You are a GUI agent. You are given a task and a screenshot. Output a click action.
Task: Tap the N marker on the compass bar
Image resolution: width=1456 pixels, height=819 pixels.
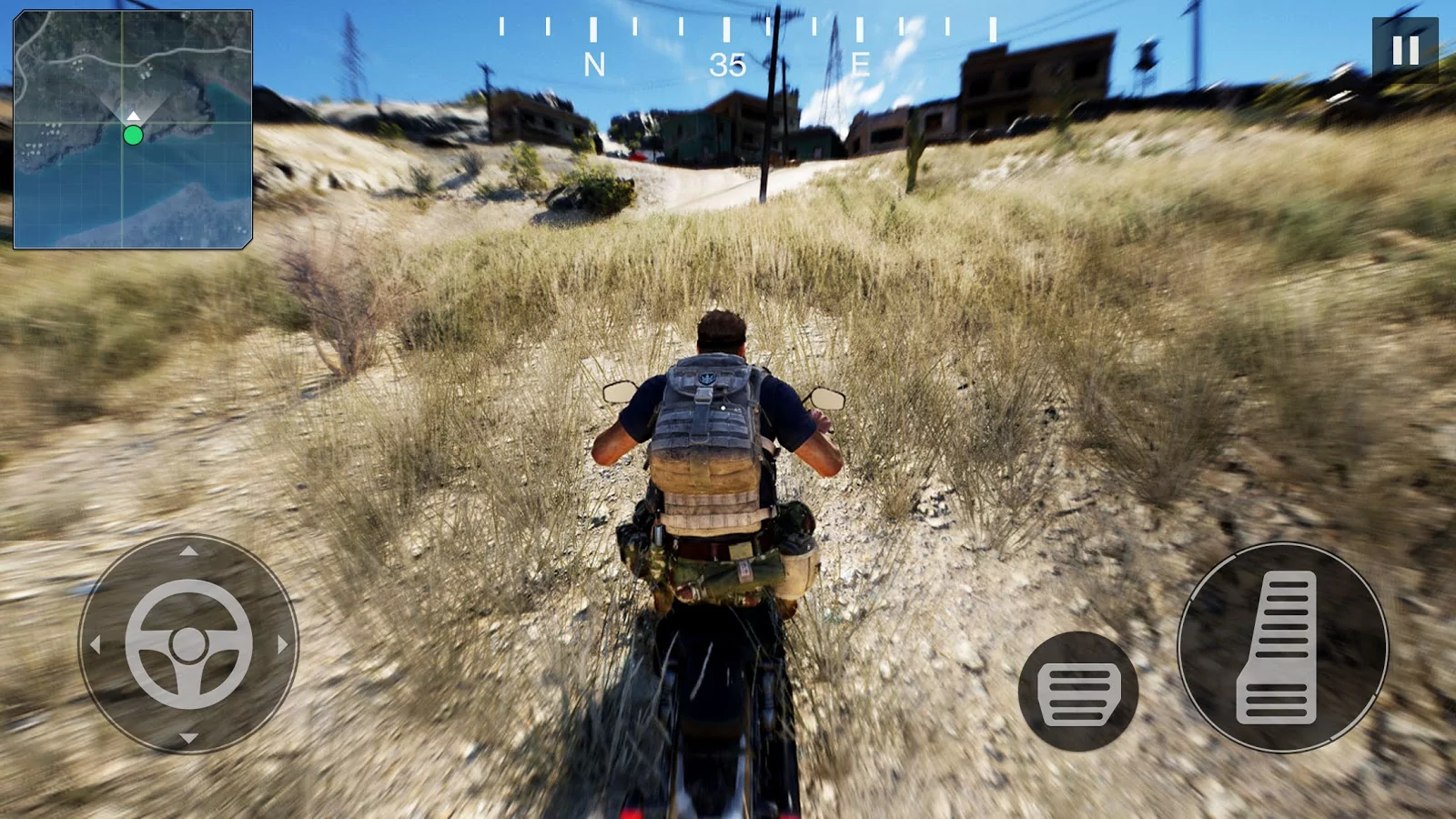596,64
